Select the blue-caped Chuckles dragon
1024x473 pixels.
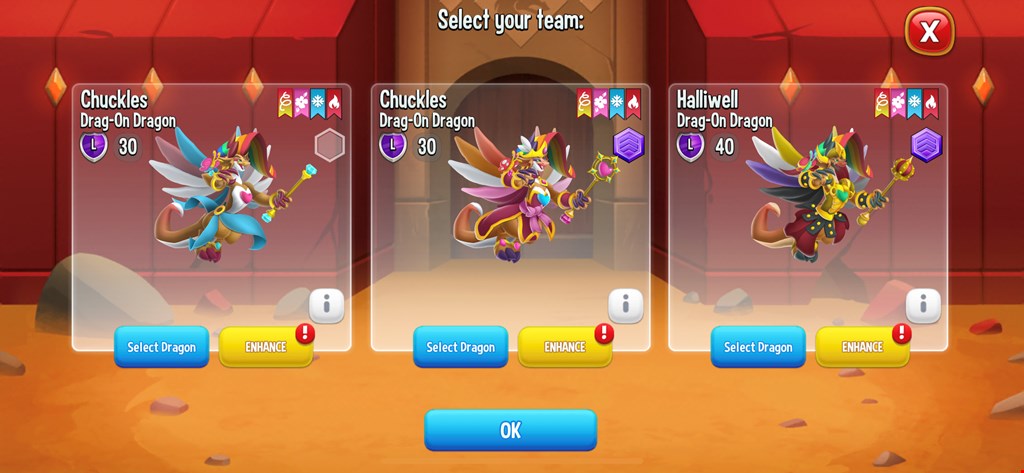[x=161, y=347]
